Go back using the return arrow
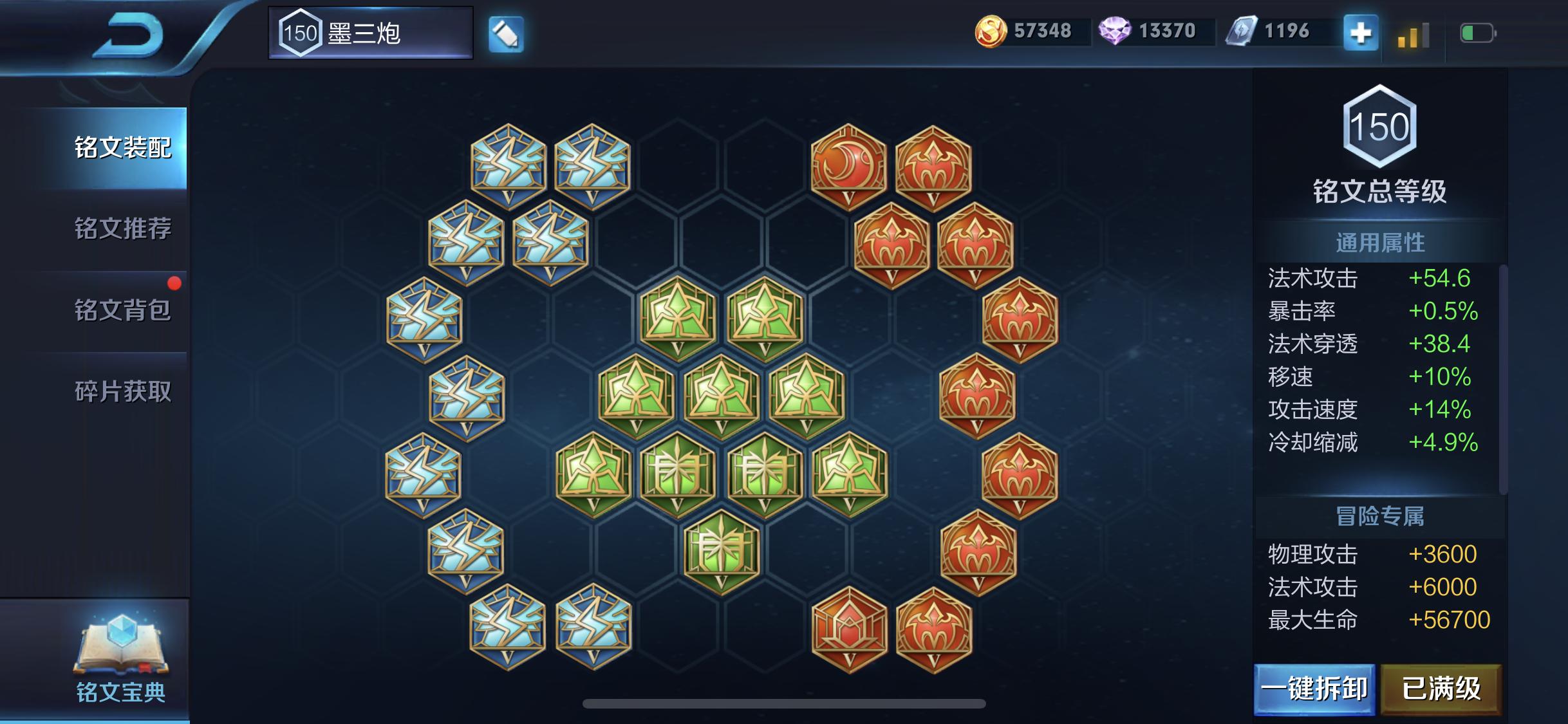Image resolution: width=1568 pixels, height=724 pixels. click(x=129, y=35)
